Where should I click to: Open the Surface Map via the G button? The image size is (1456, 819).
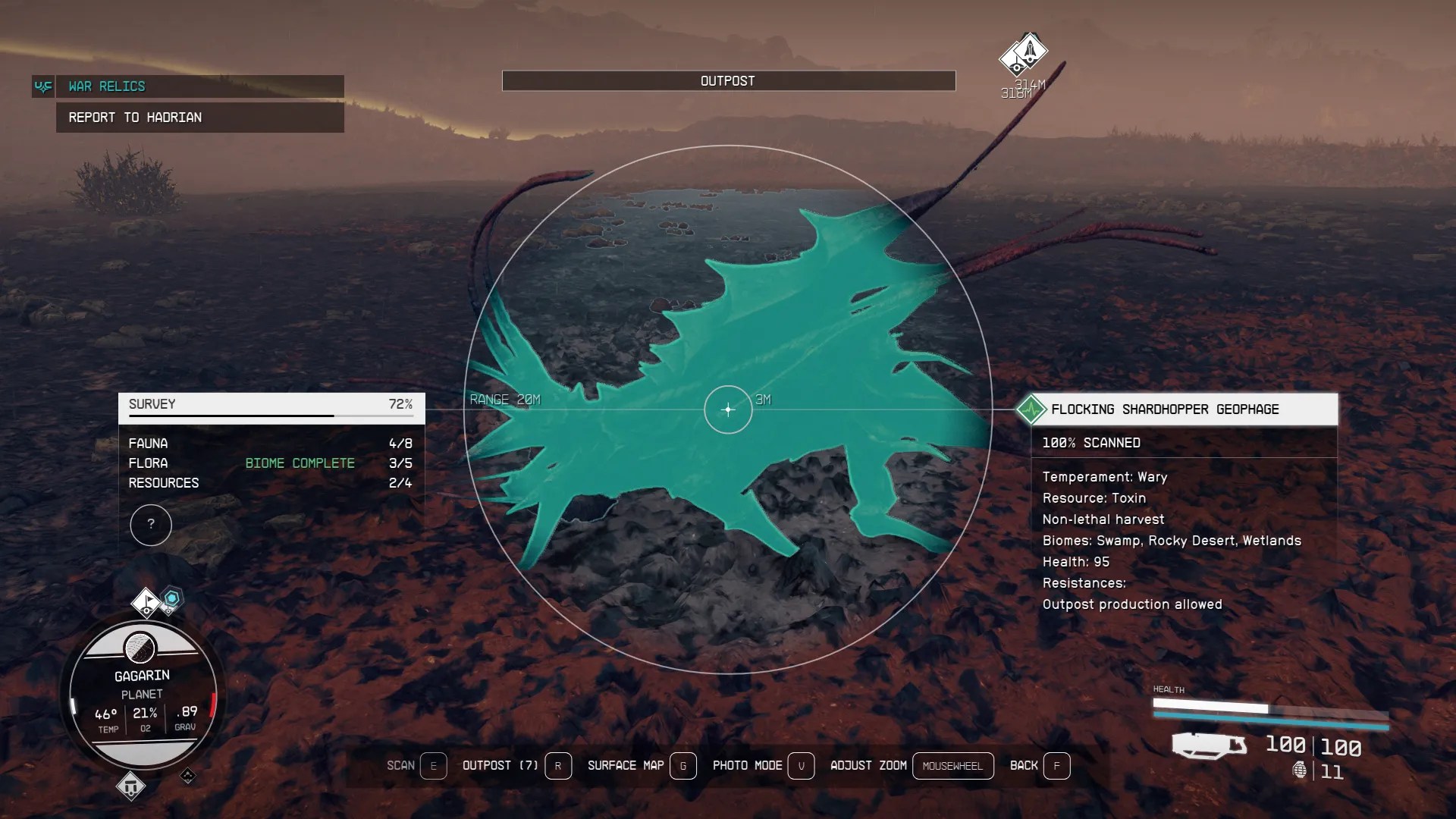coord(683,766)
